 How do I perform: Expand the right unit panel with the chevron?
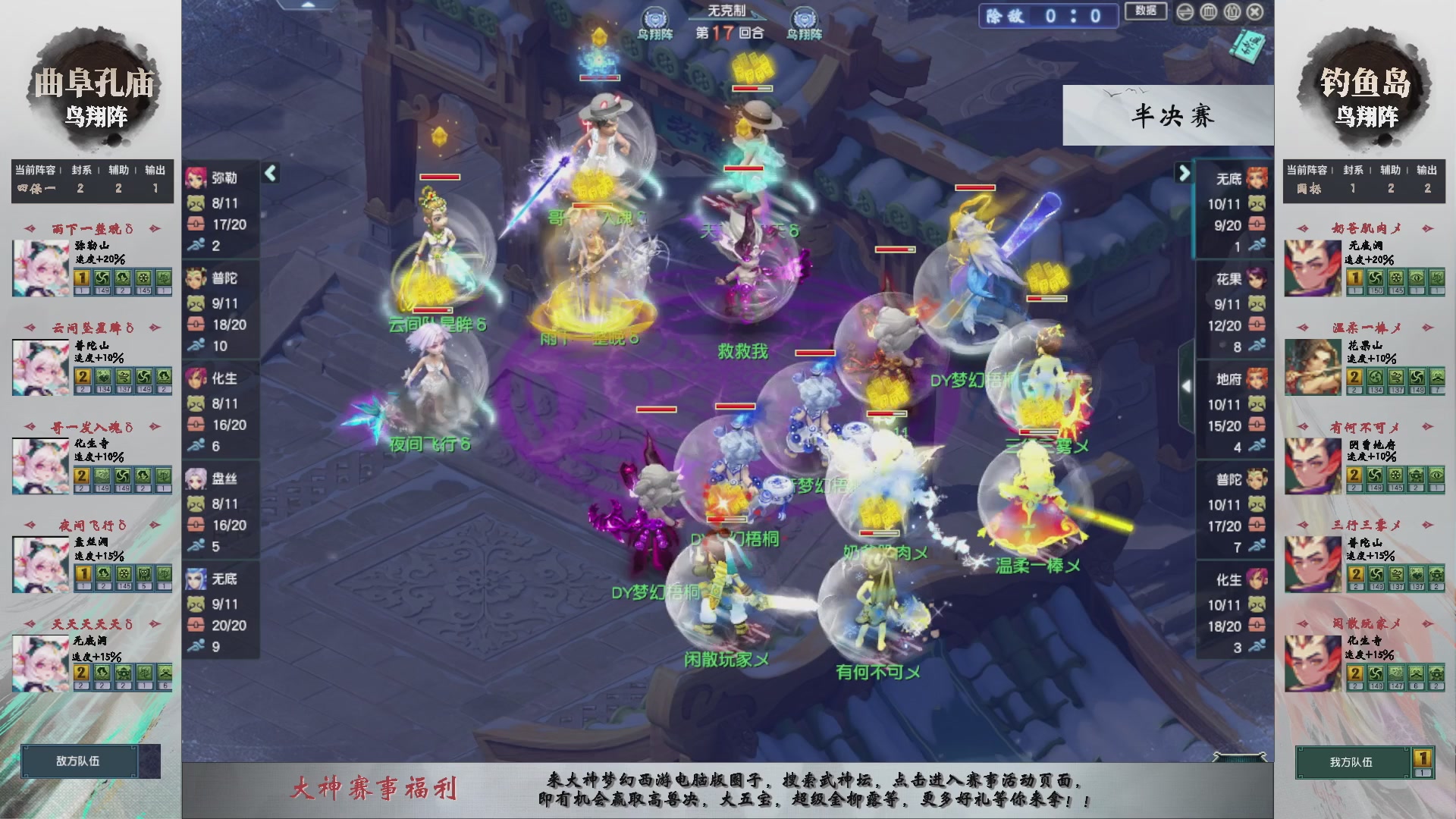click(1183, 173)
